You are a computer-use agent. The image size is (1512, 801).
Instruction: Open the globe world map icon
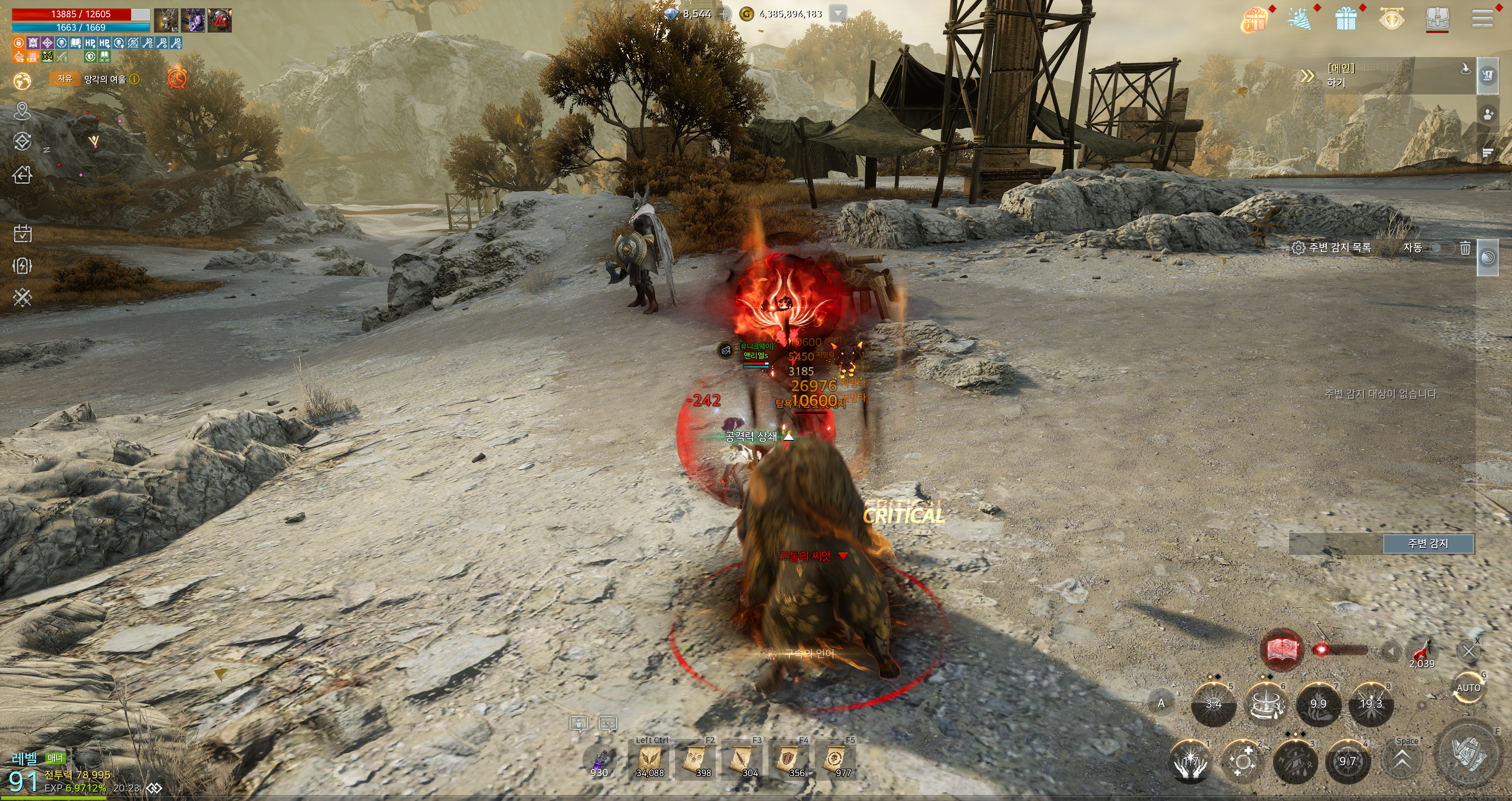[22, 80]
